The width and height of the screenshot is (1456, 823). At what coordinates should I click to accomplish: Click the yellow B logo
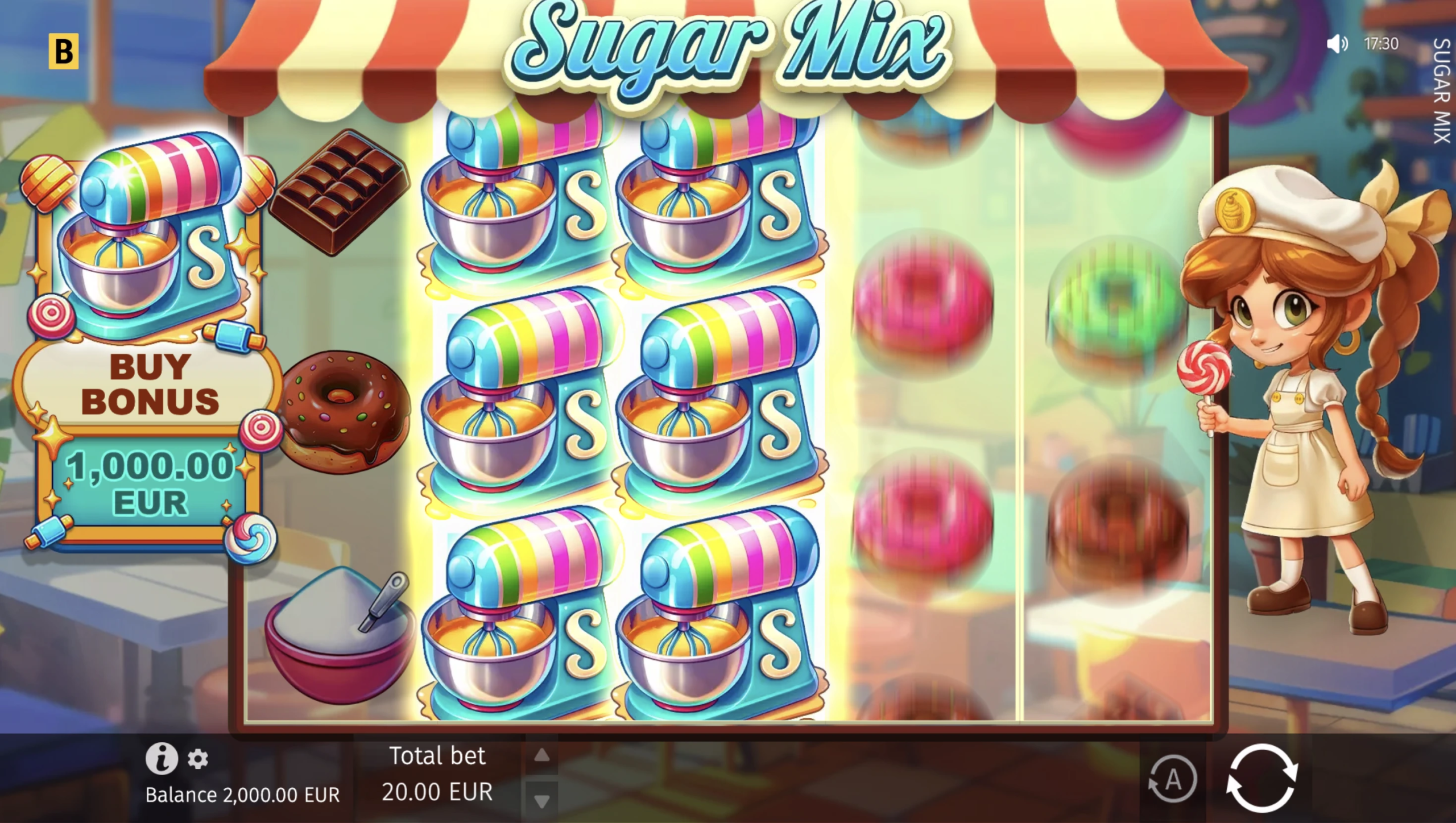point(64,52)
